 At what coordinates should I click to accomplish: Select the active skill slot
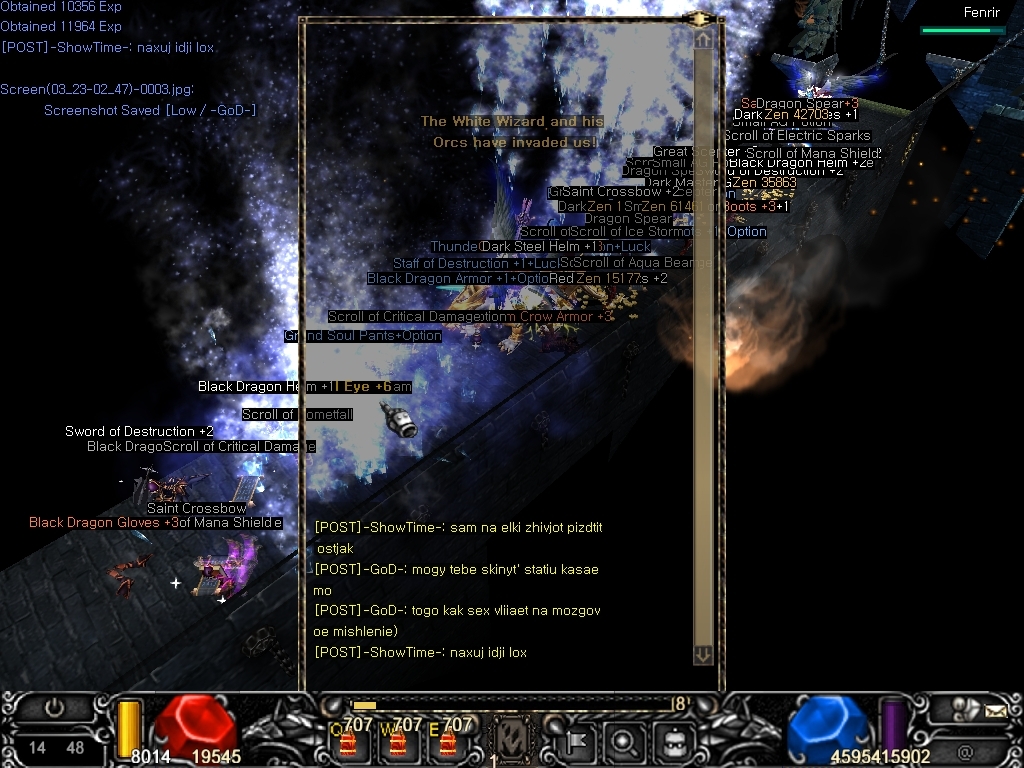coord(512,741)
